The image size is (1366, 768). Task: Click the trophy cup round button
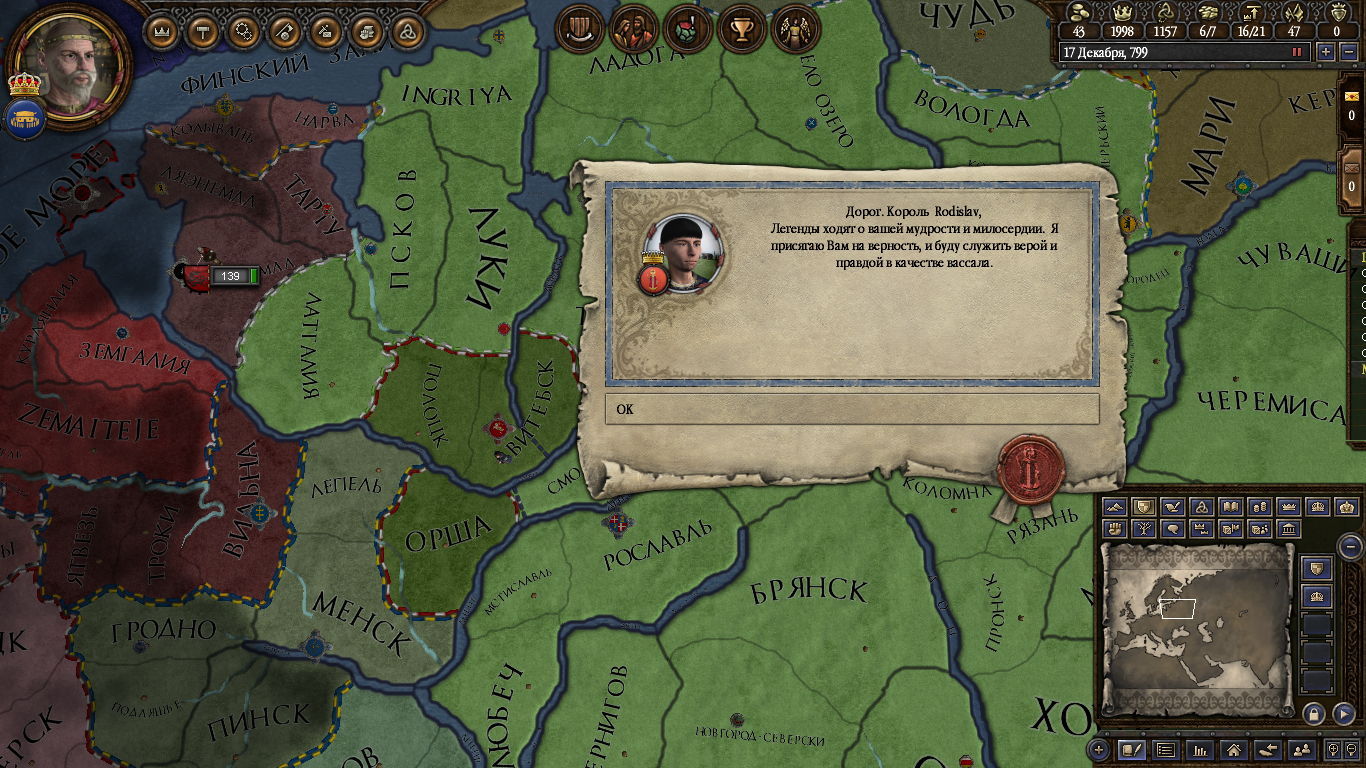[742, 29]
